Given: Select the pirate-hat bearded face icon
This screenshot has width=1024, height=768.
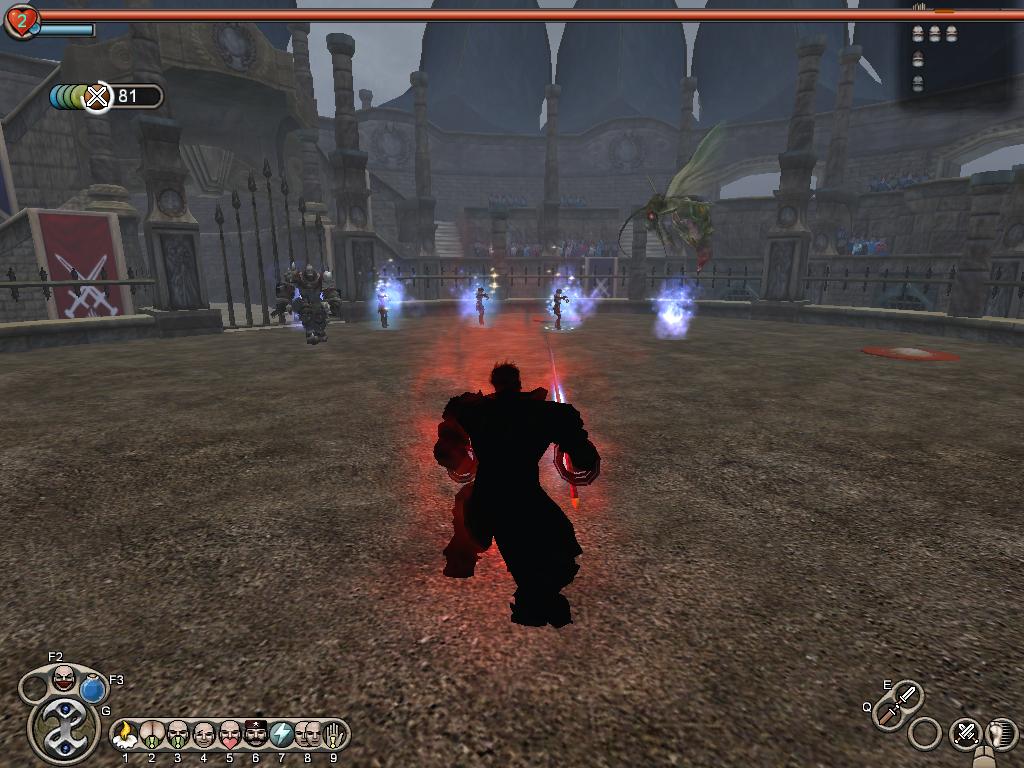Looking at the screenshot, I should coord(256,734).
